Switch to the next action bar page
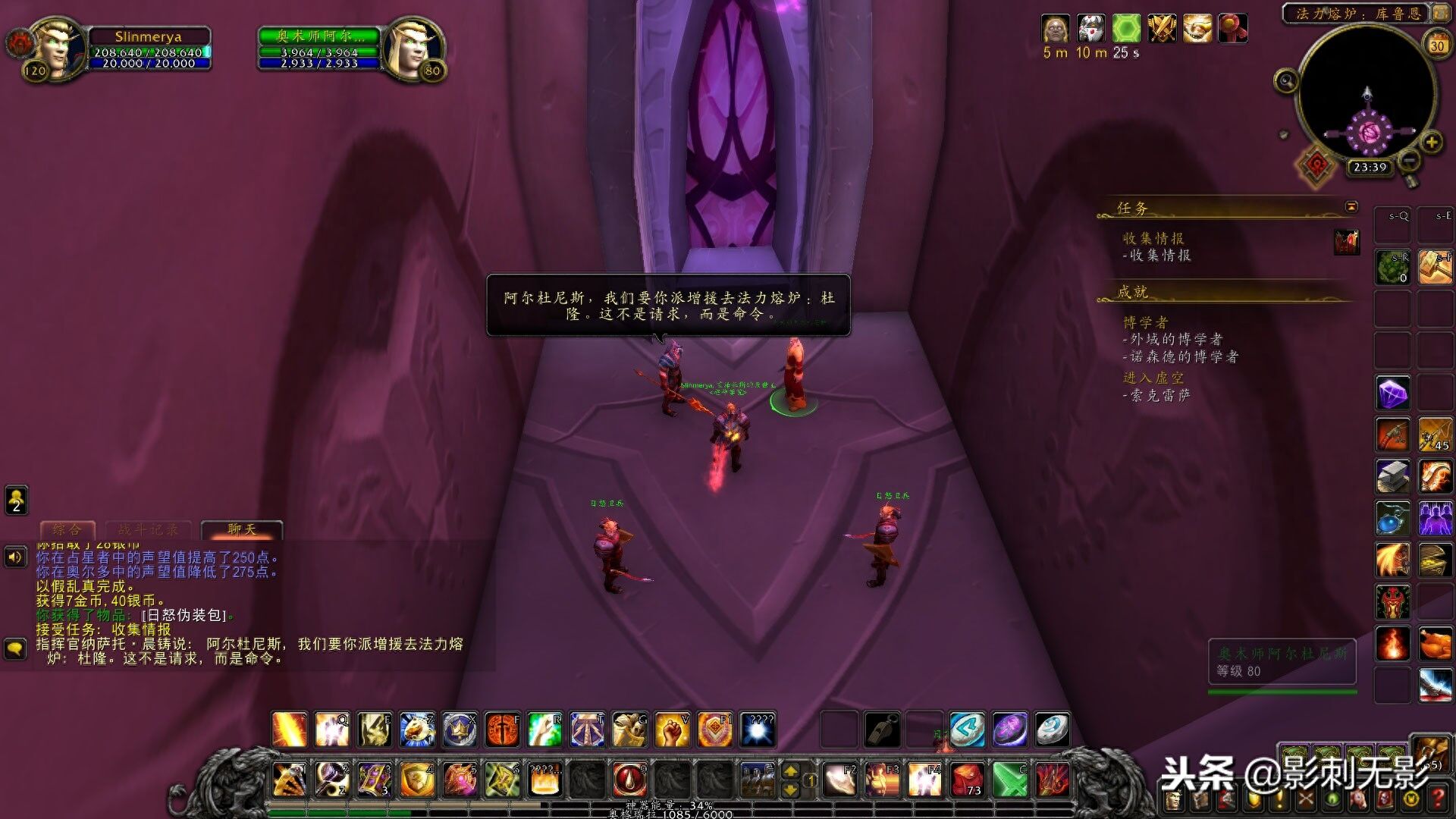 790,772
